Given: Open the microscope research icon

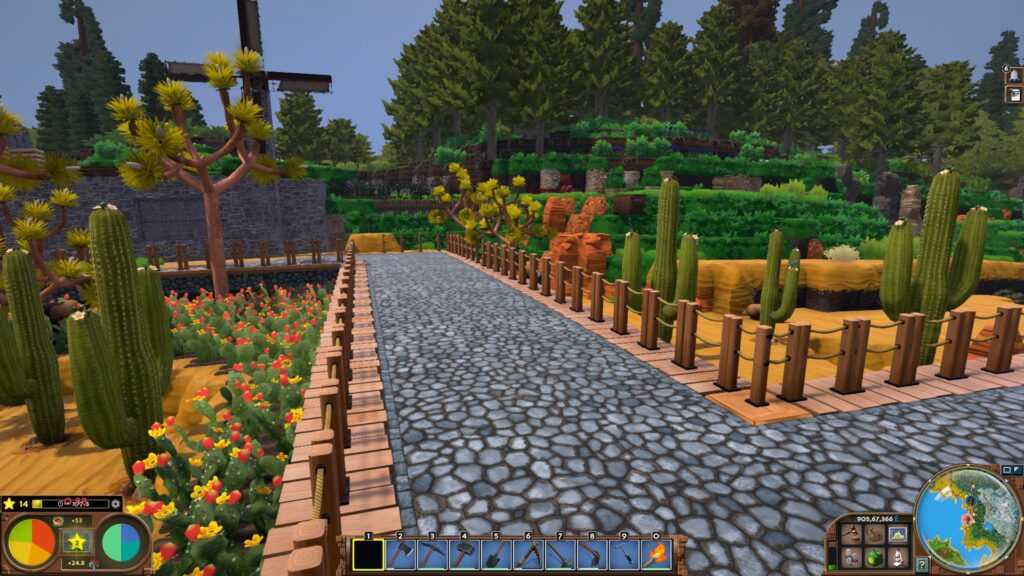Looking at the screenshot, I should [x=897, y=557].
